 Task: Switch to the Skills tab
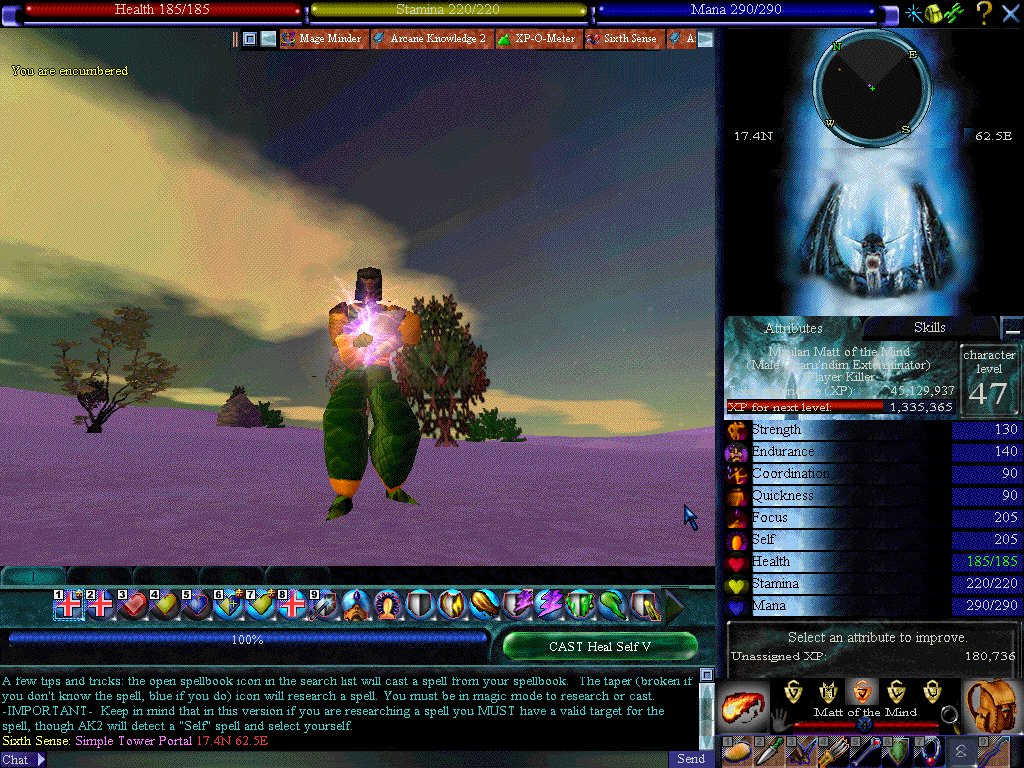[x=929, y=328]
